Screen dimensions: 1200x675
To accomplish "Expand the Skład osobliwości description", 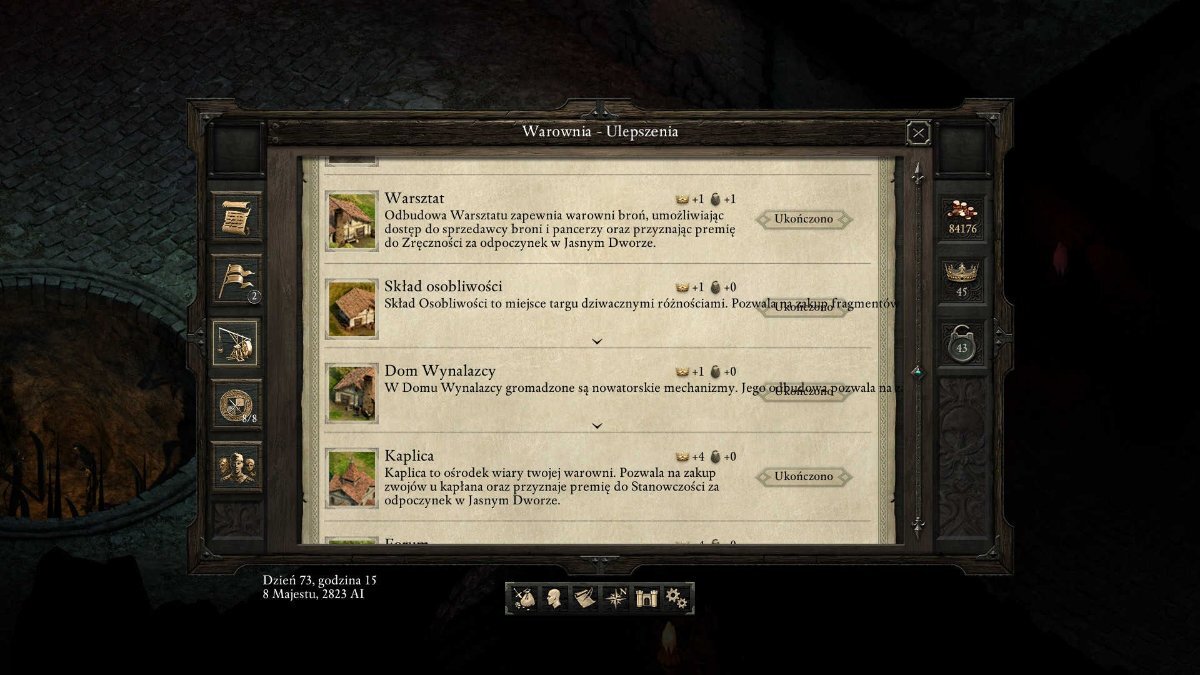I will tap(597, 341).
